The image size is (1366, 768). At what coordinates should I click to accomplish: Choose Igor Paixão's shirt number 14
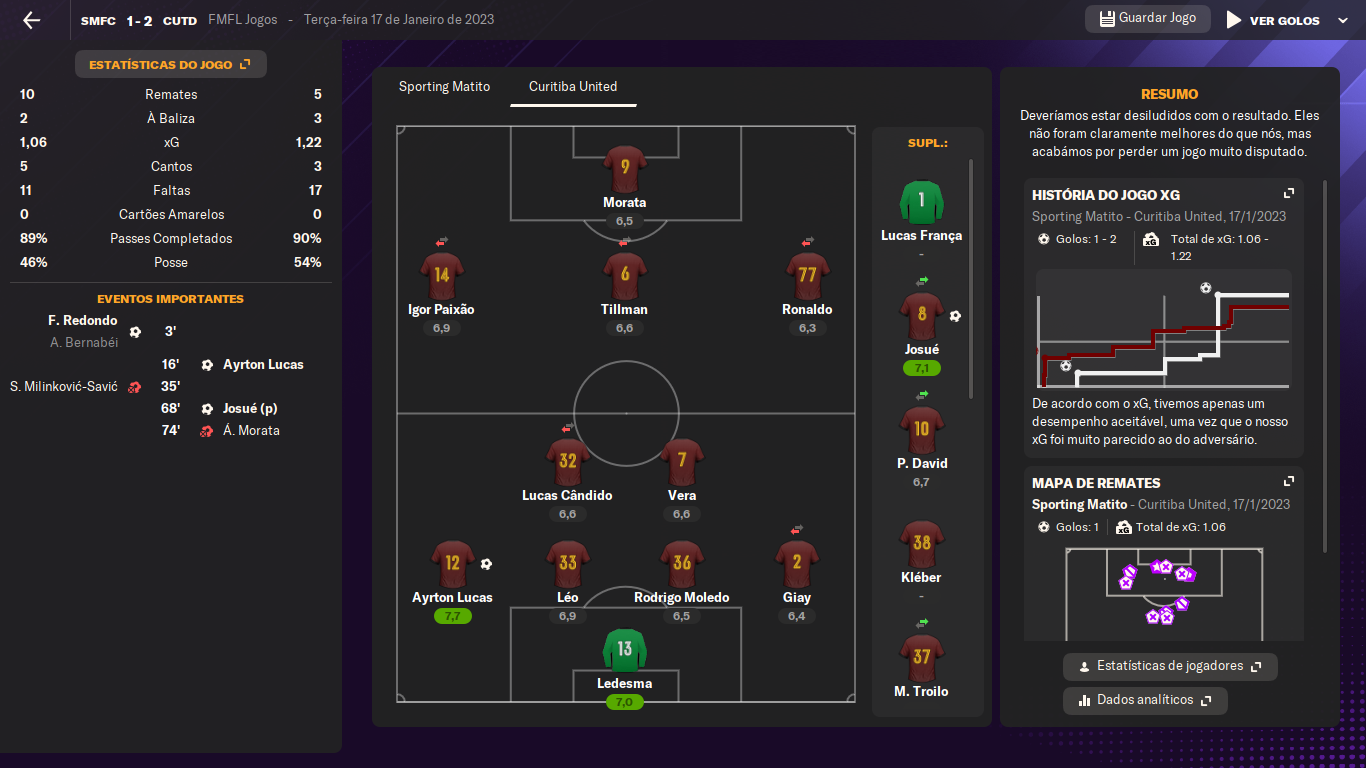click(442, 275)
